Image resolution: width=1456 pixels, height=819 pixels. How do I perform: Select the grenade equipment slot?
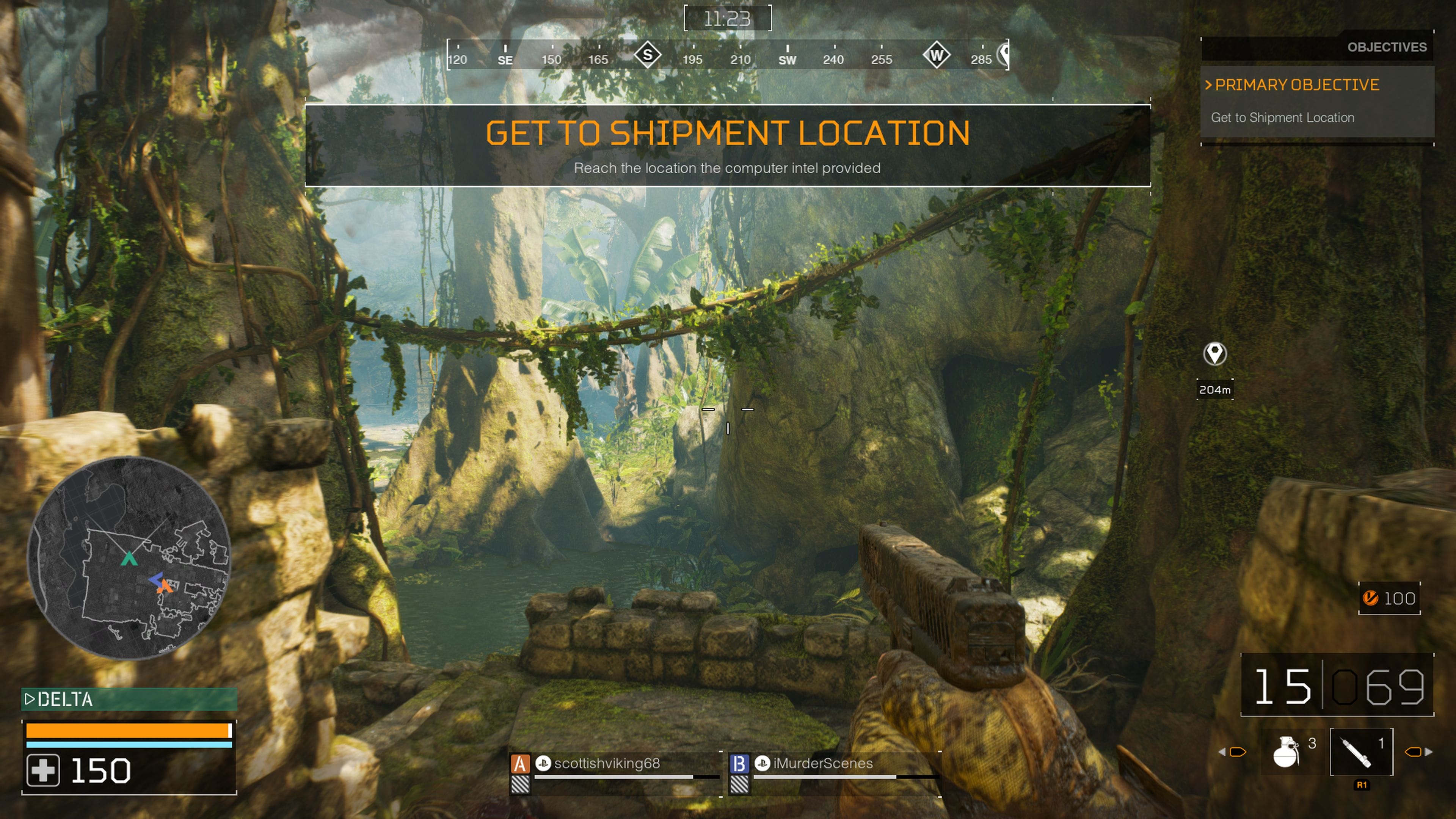(1286, 752)
